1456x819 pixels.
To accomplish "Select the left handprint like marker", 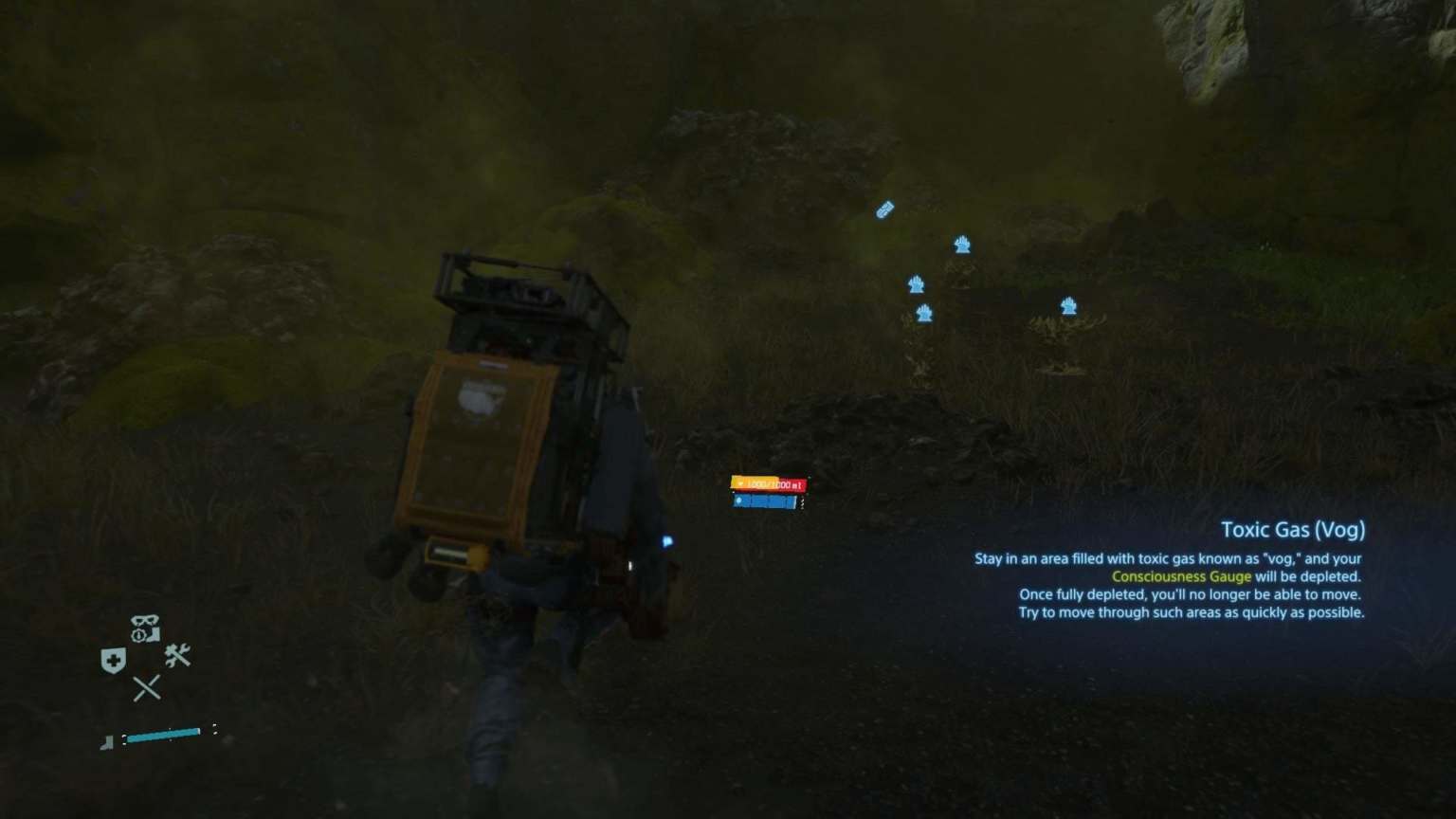I will pyautogui.click(x=916, y=282).
